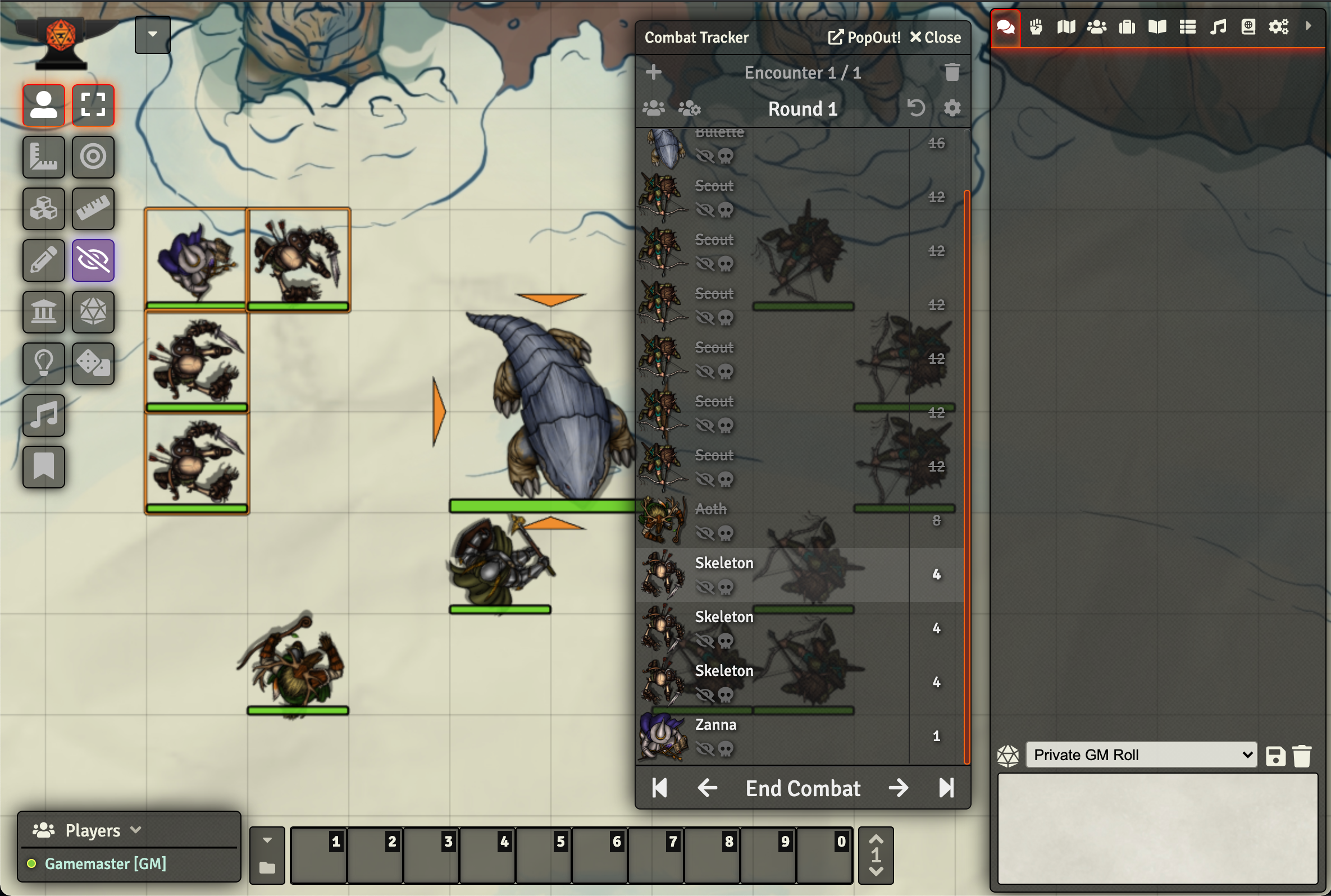Select the Drawing pencil tool
The width and height of the screenshot is (1331, 896).
[43, 260]
